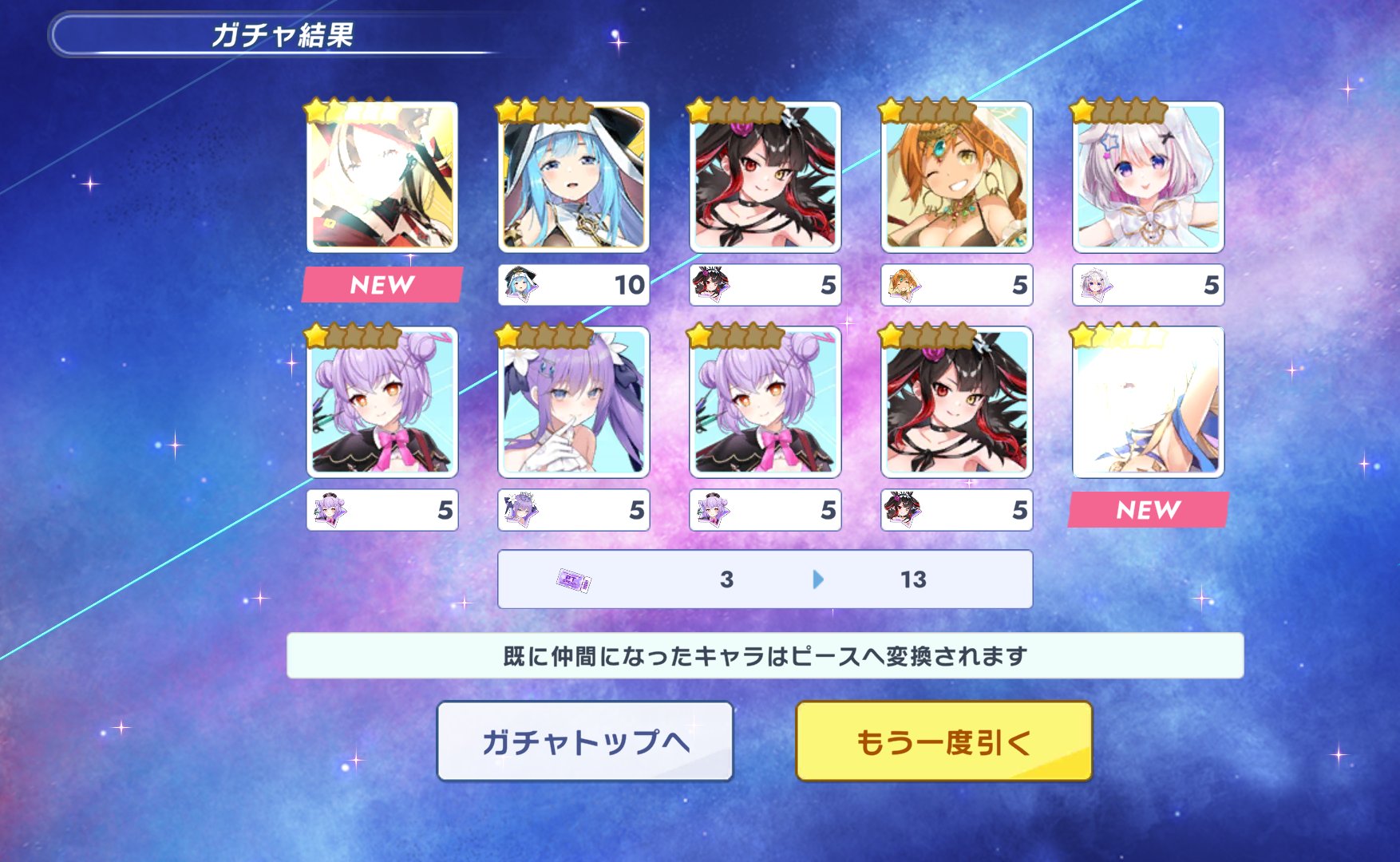Click the first star on the nun card

pyautogui.click(x=504, y=110)
